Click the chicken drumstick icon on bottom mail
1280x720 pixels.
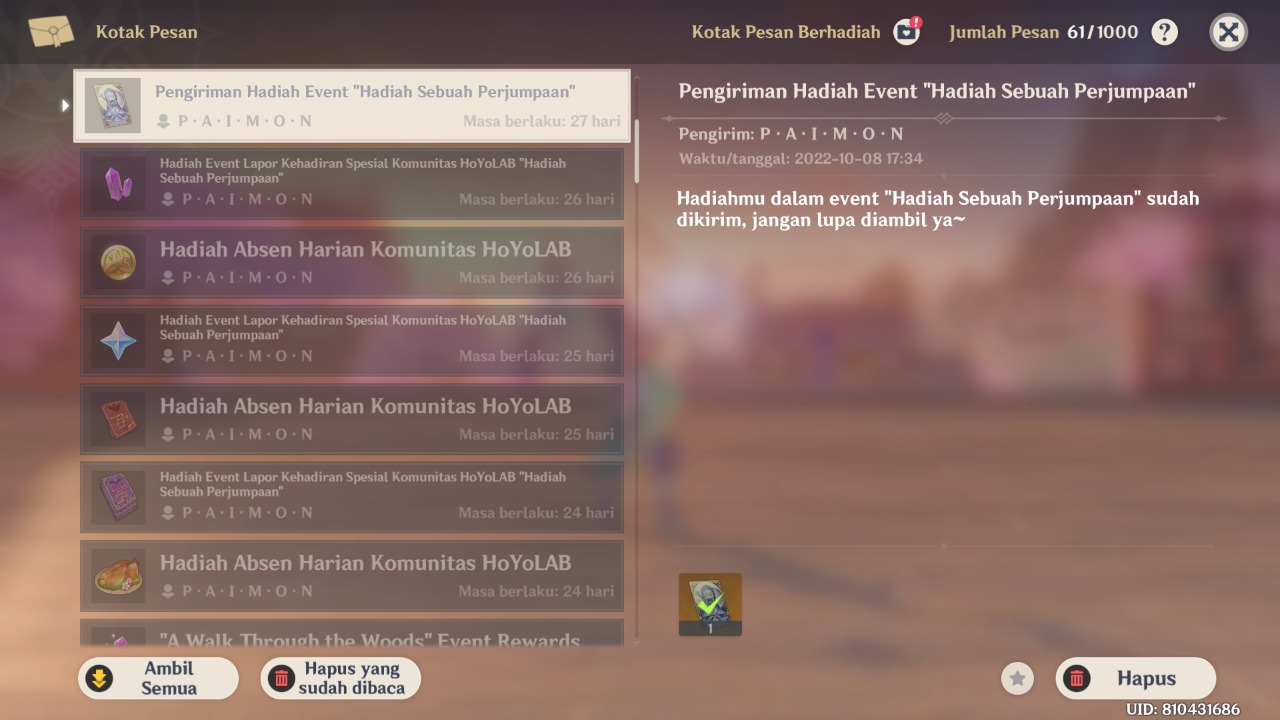[117, 576]
